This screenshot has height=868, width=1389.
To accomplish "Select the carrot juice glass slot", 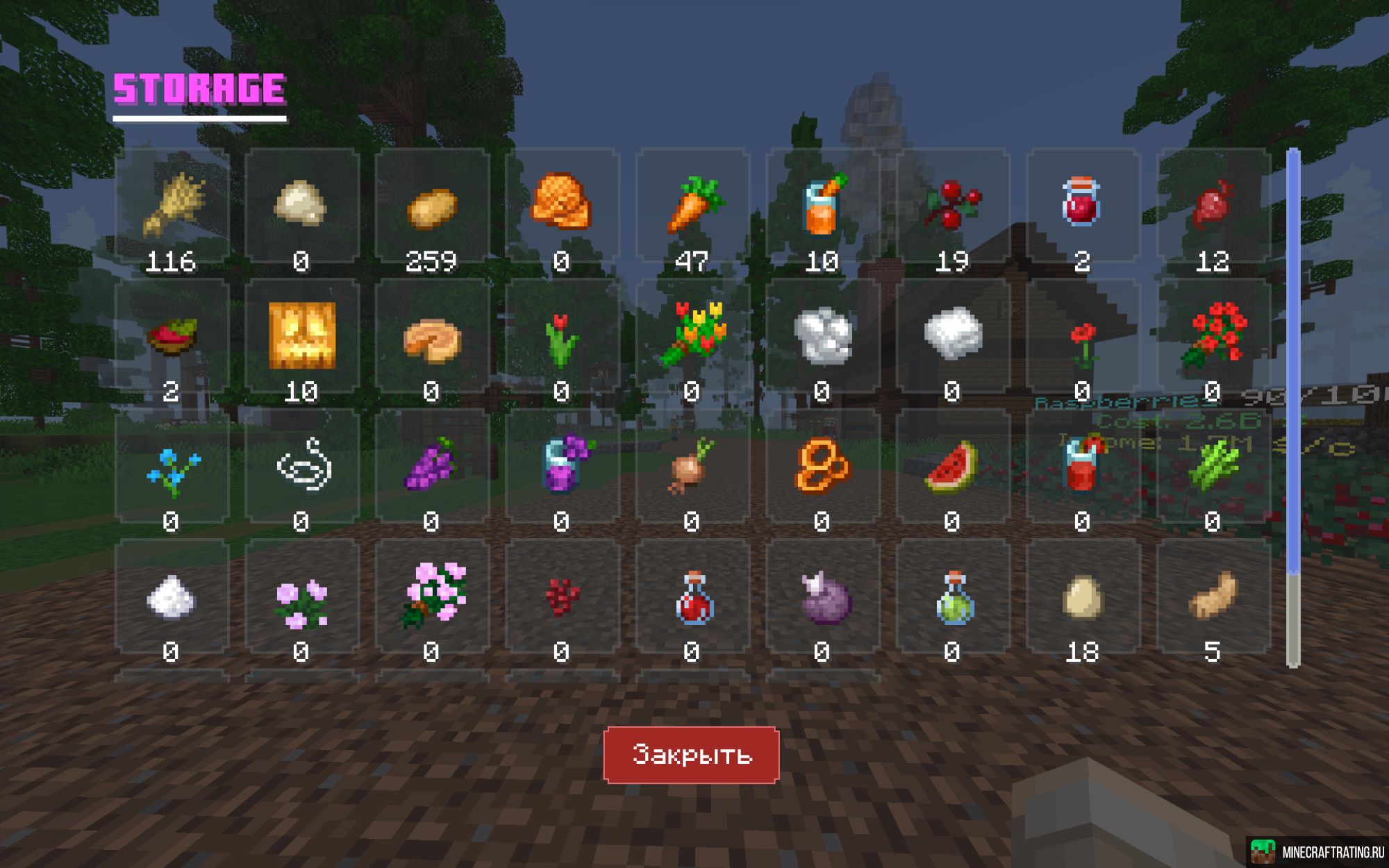I will pyautogui.click(x=822, y=206).
